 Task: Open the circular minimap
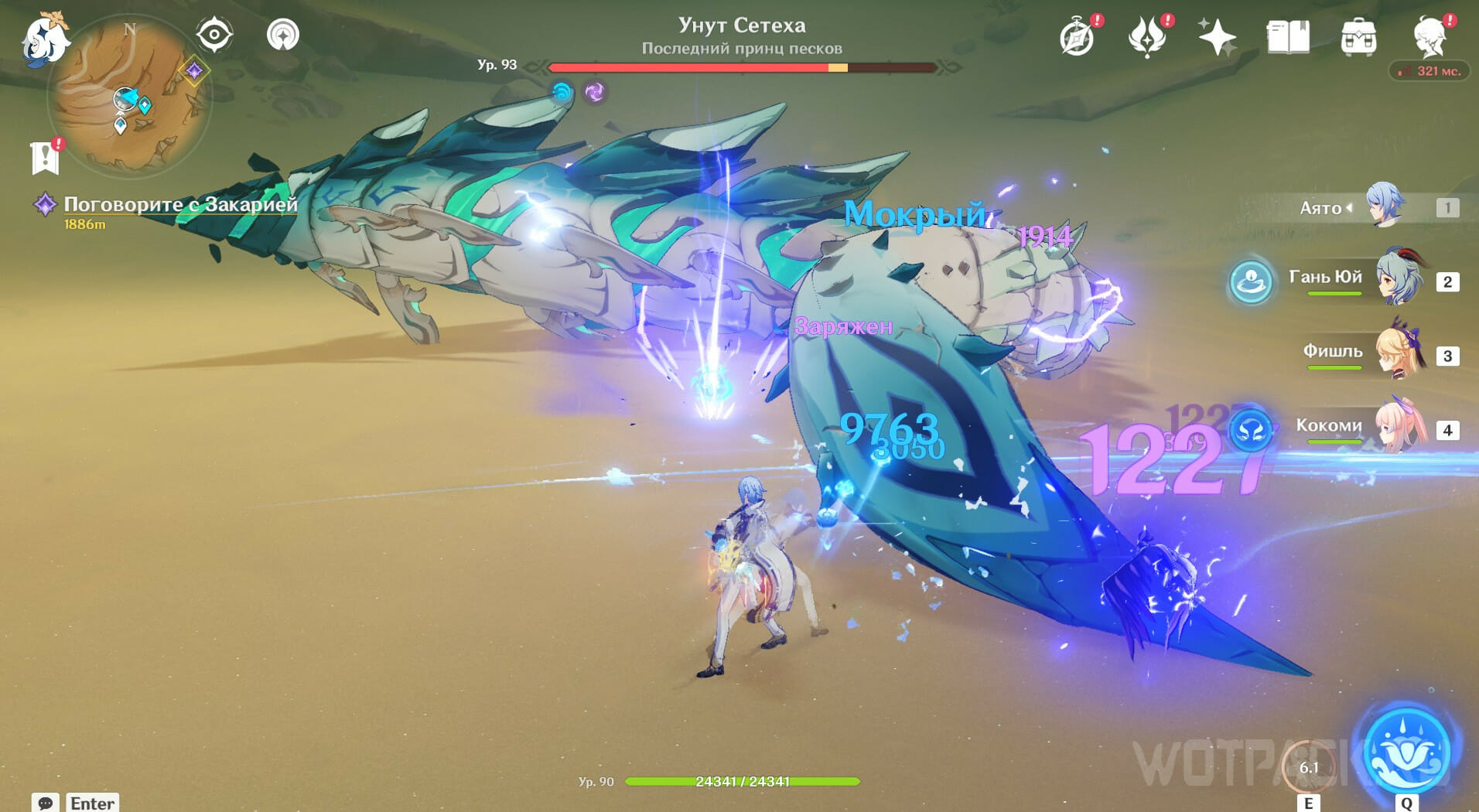coord(129,96)
